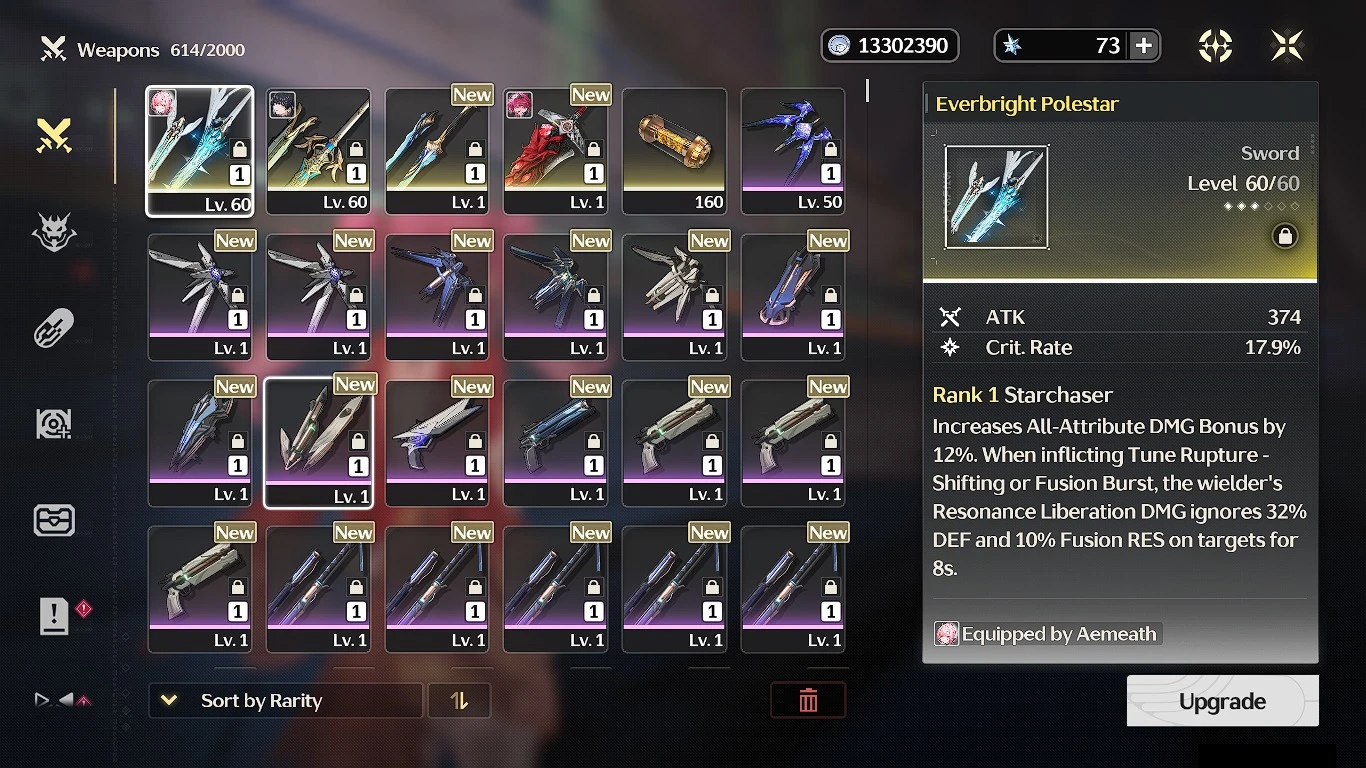Add more Astrite with the plus button
The image size is (1366, 768).
pos(1144,45)
